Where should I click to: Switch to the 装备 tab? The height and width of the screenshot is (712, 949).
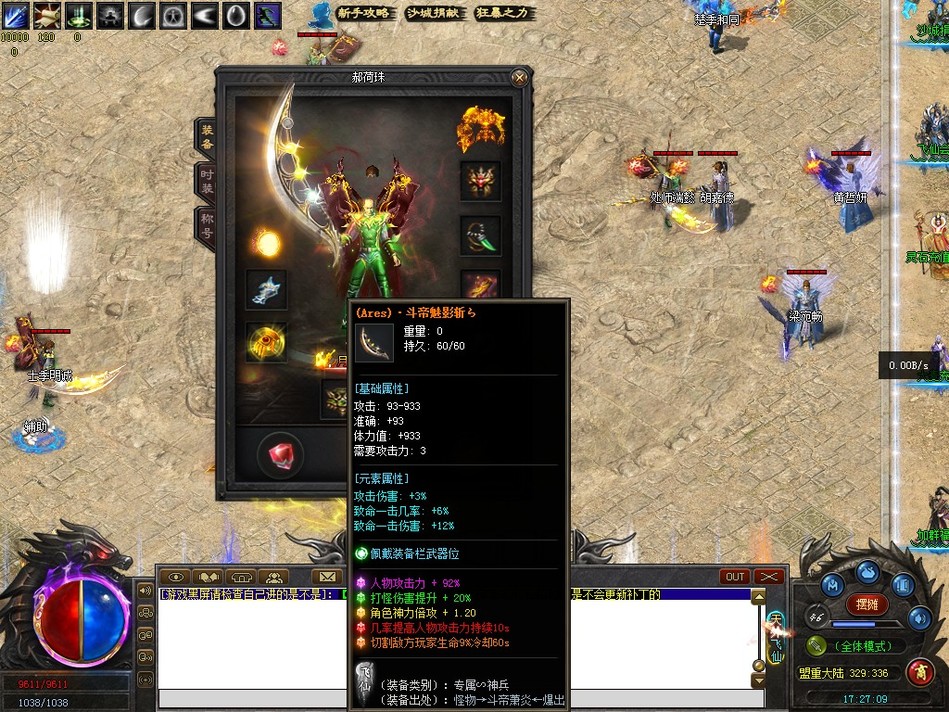pyautogui.click(x=206, y=136)
